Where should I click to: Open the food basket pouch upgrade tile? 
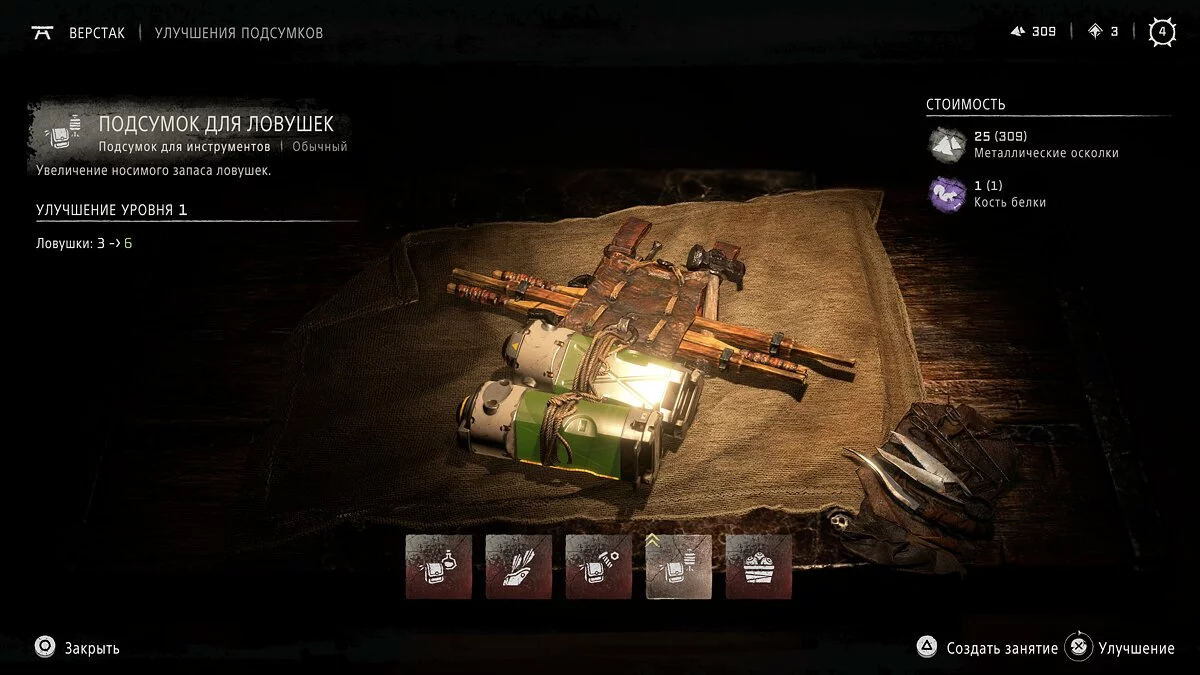pos(758,567)
